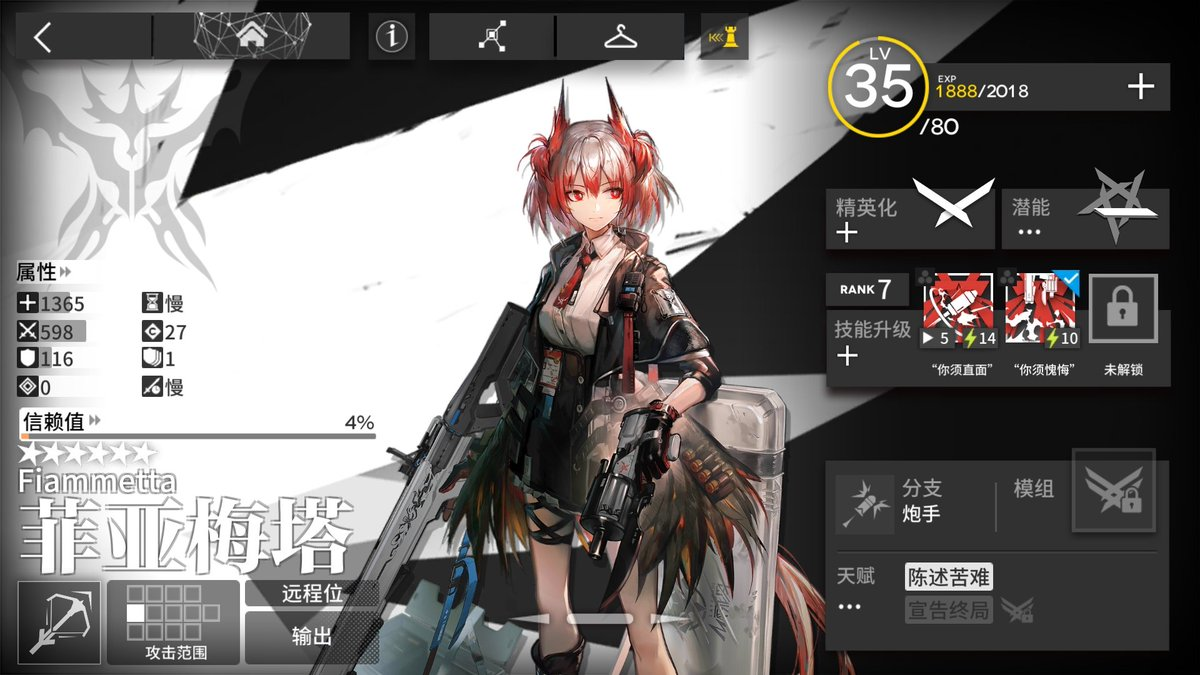Show the 攻击范围 attack range grid

click(x=173, y=622)
